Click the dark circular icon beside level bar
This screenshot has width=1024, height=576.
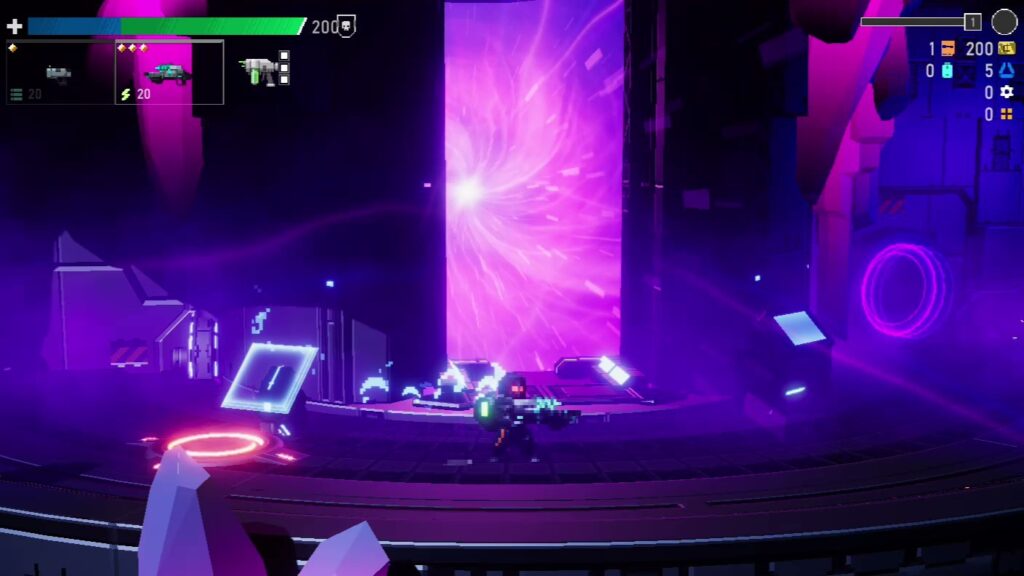1004,22
